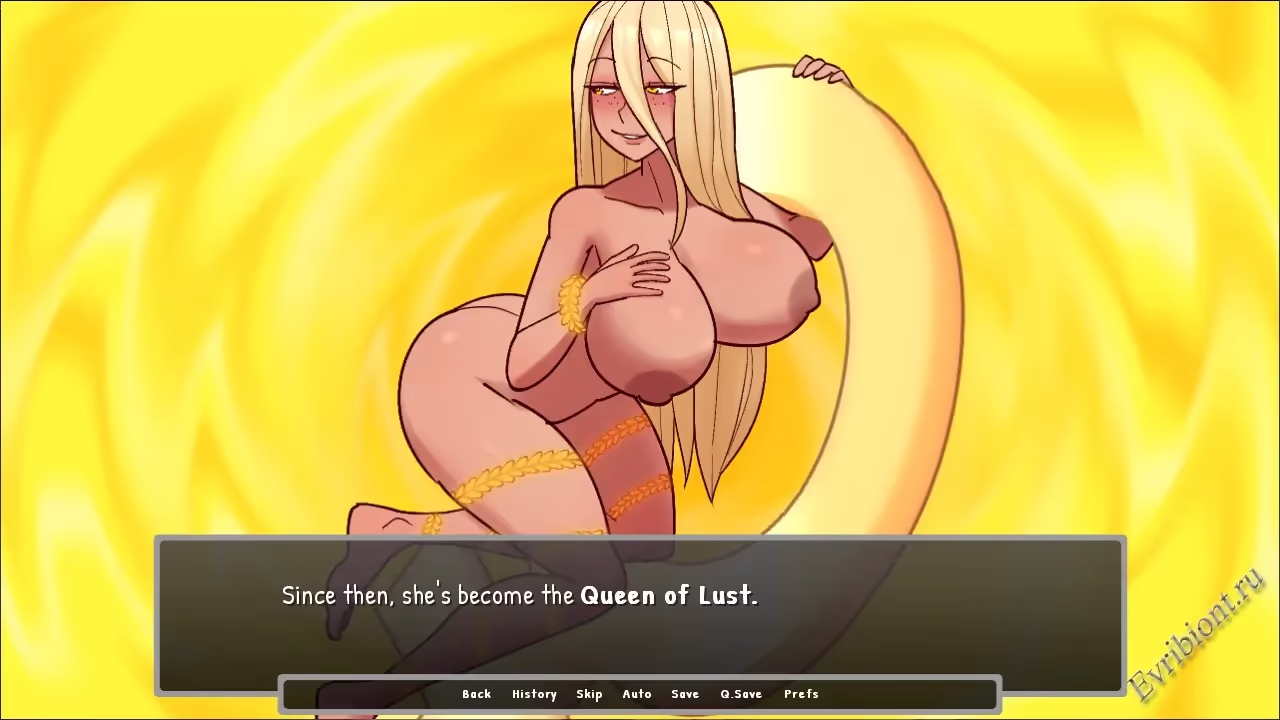The image size is (1280, 720).
Task: Turn on Auto dialogue advance
Action: (637, 694)
